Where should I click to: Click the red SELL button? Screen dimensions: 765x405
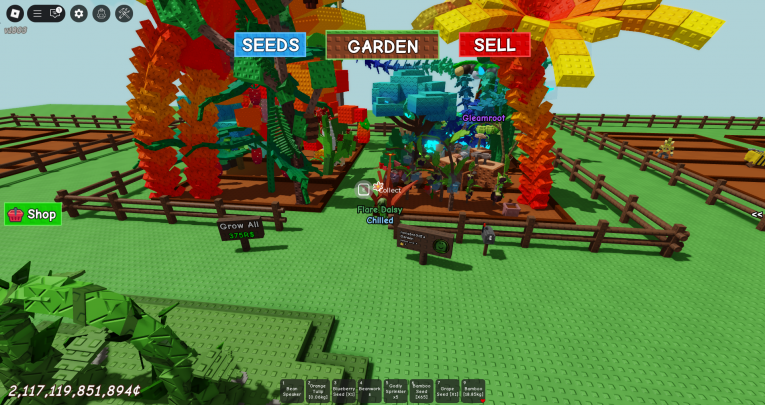tap(494, 45)
